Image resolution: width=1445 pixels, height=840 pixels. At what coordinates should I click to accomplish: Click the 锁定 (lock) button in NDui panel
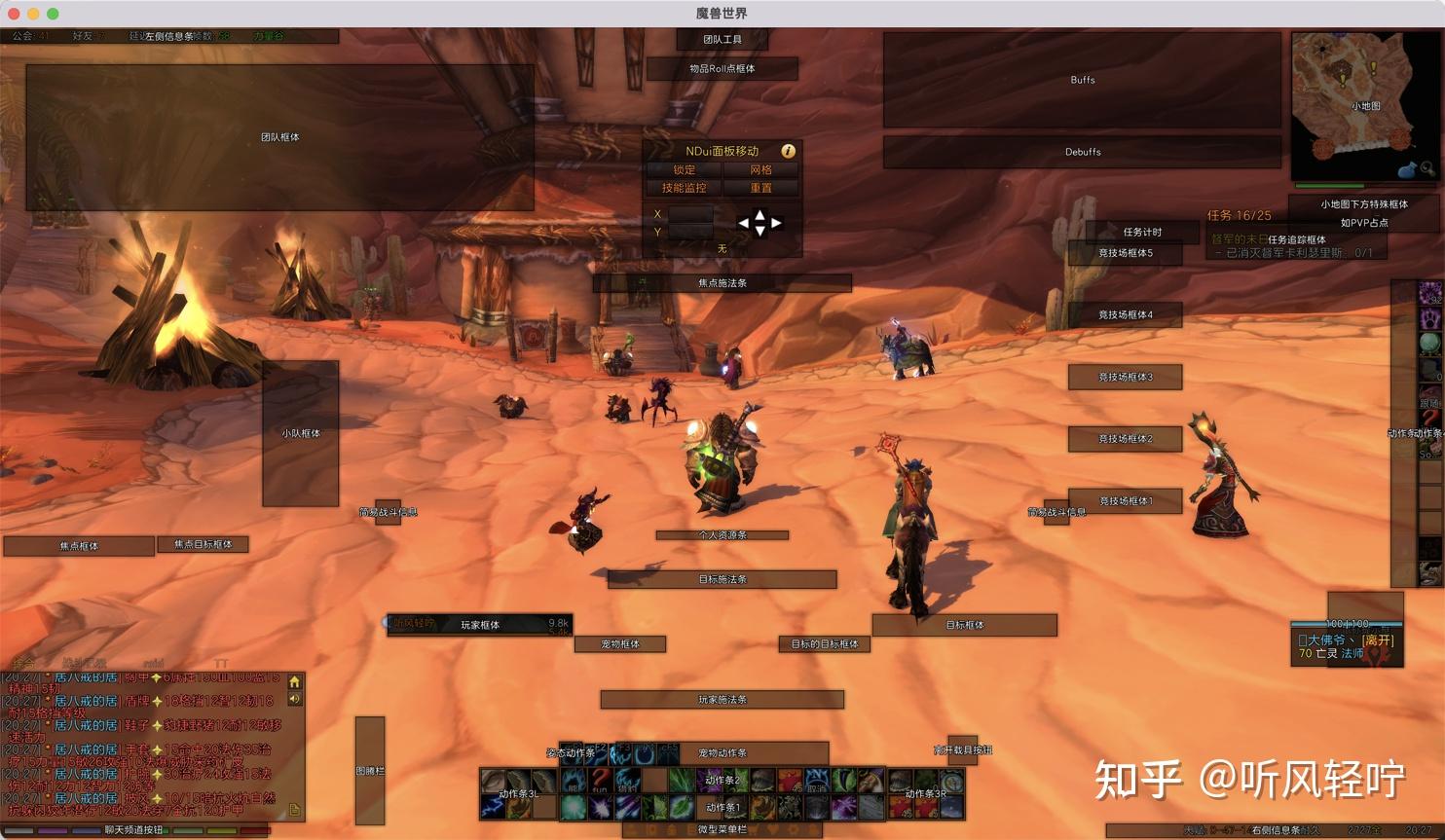[685, 169]
